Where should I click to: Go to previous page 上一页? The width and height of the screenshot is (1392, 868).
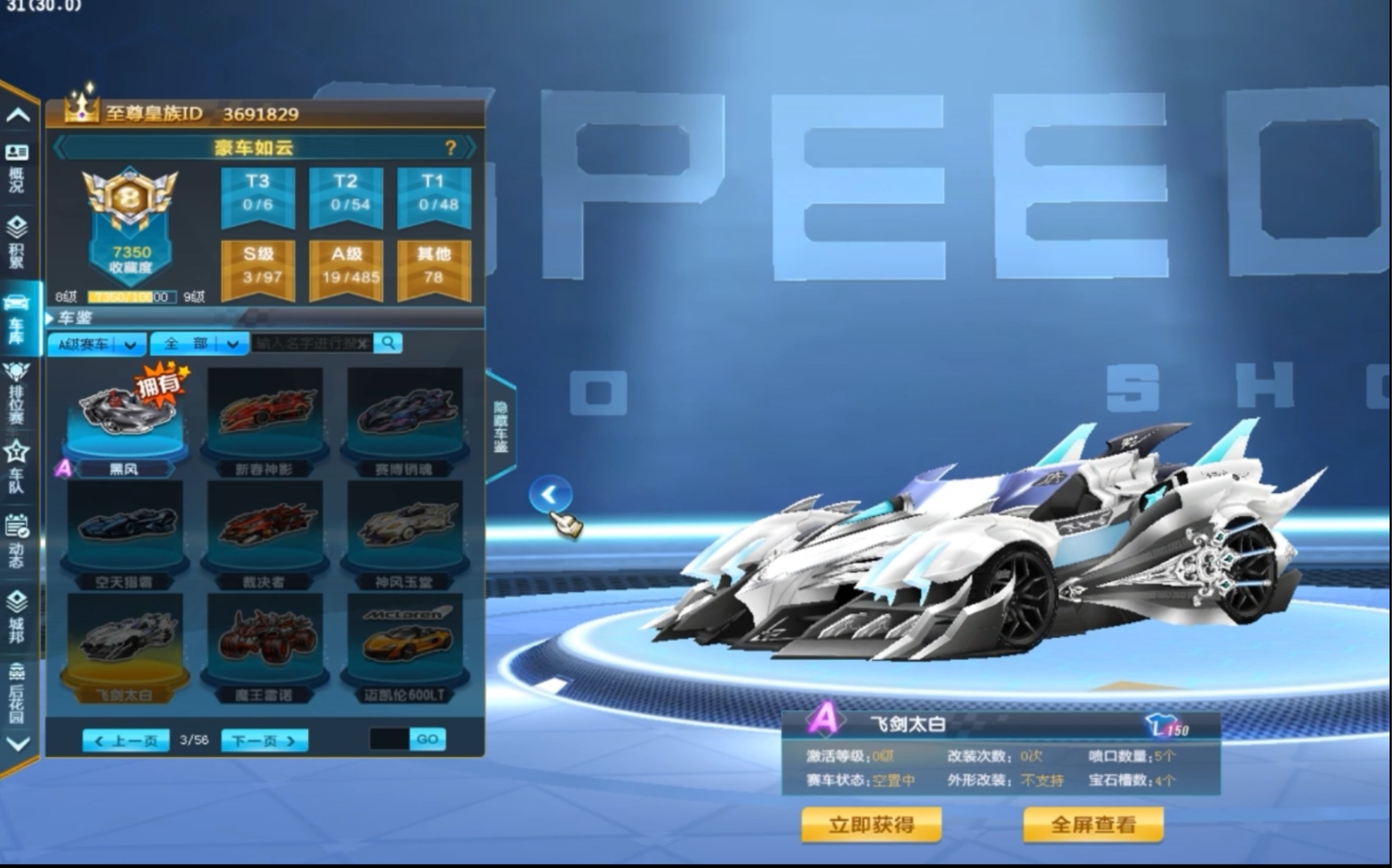click(125, 740)
